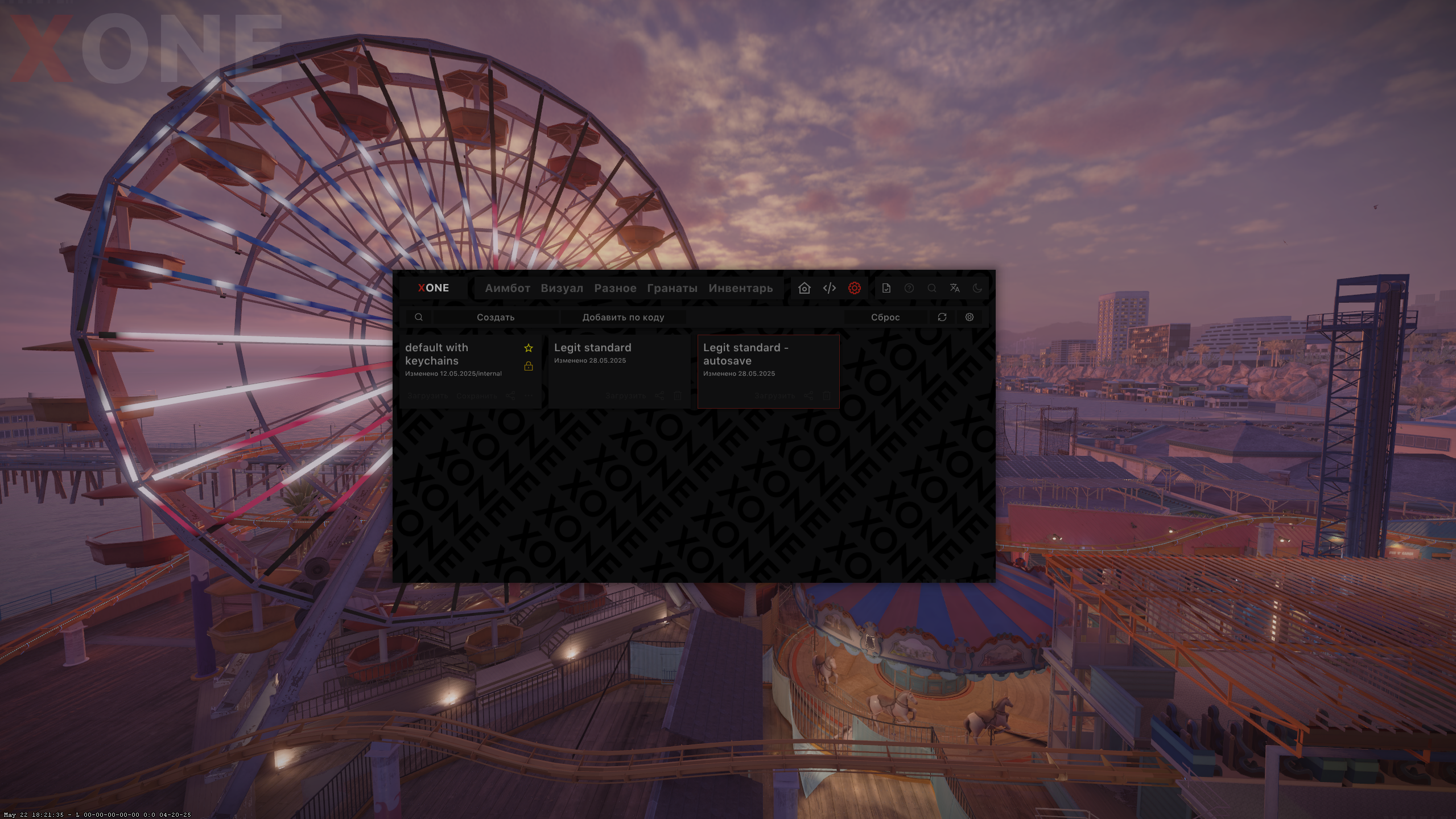Open the Инвентарь tab
This screenshot has width=1456, height=819.
[x=740, y=288]
